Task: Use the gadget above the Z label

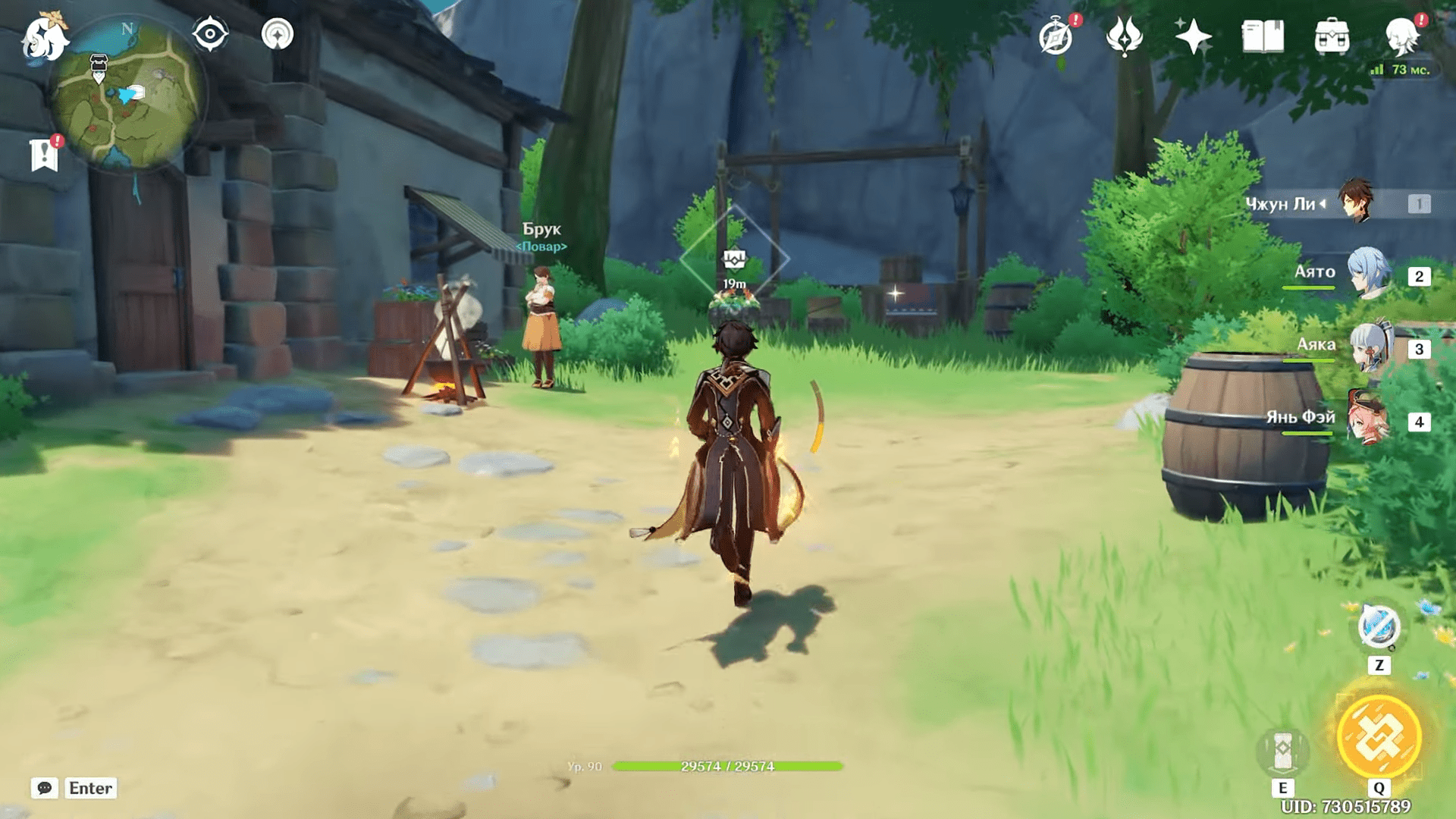Action: pyautogui.click(x=1379, y=627)
